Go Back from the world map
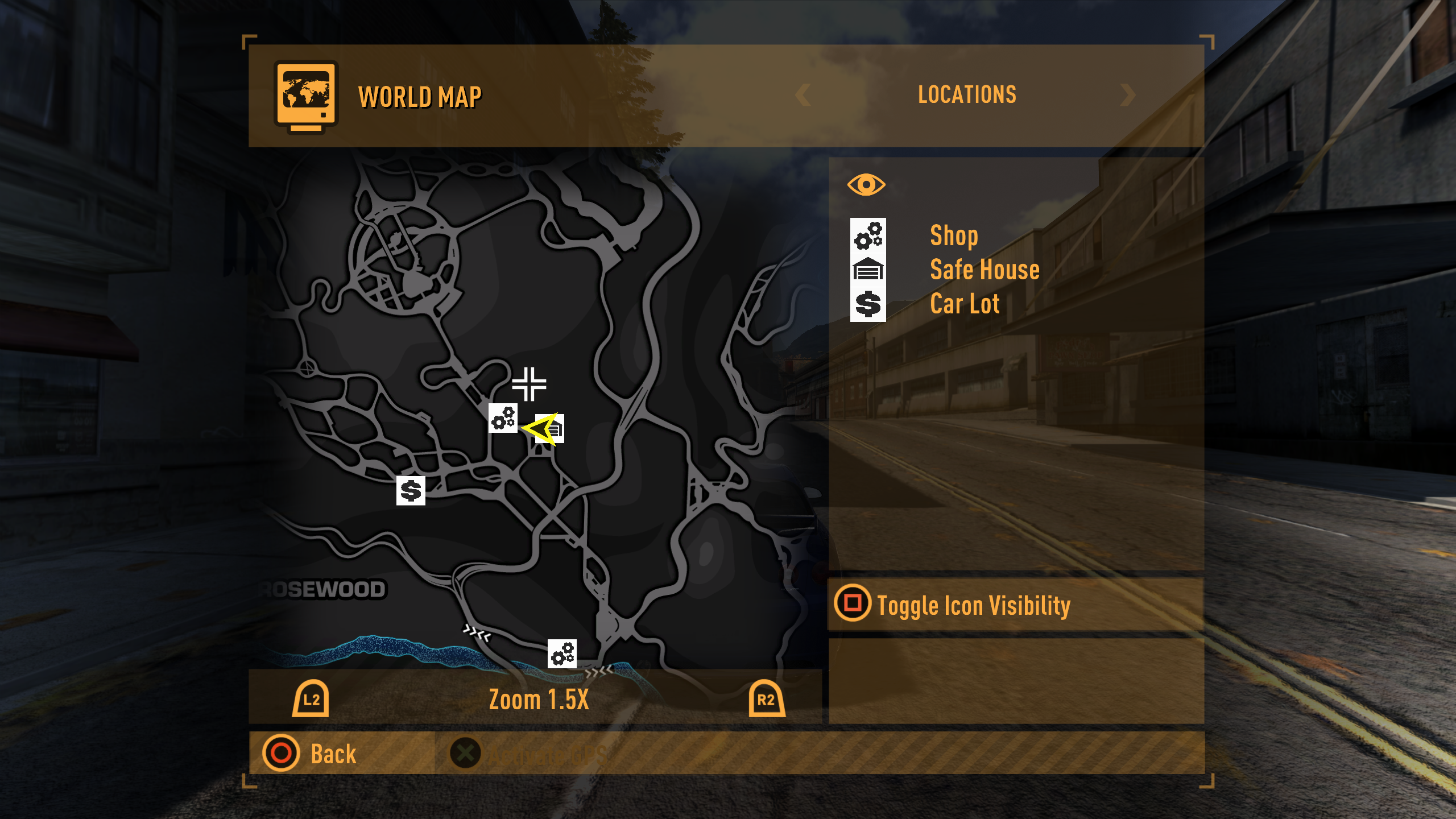The height and width of the screenshot is (819, 1456). [333, 754]
